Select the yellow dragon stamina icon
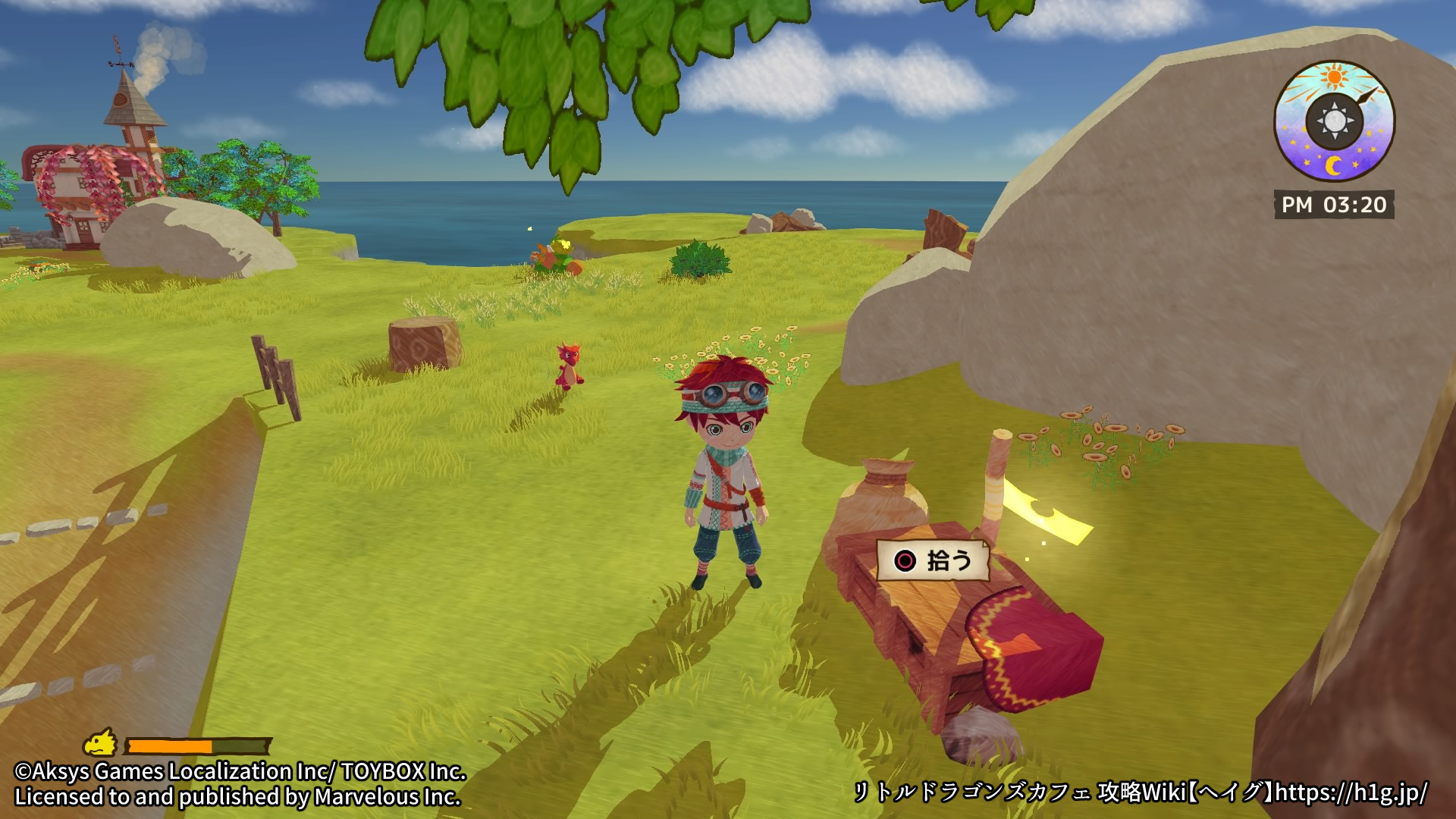Image resolution: width=1456 pixels, height=819 pixels. pos(101,743)
